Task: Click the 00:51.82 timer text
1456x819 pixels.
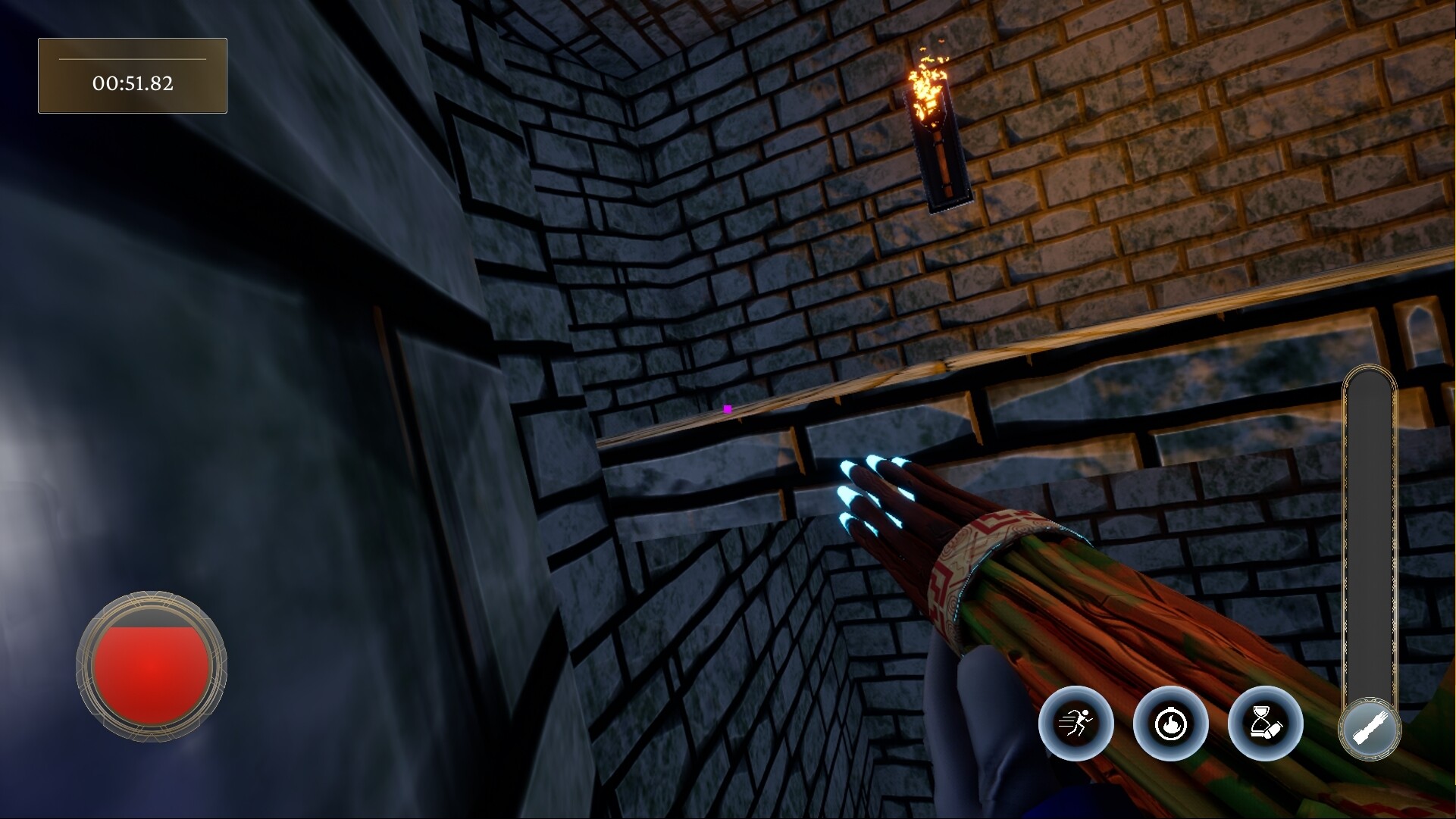Action: [132, 84]
